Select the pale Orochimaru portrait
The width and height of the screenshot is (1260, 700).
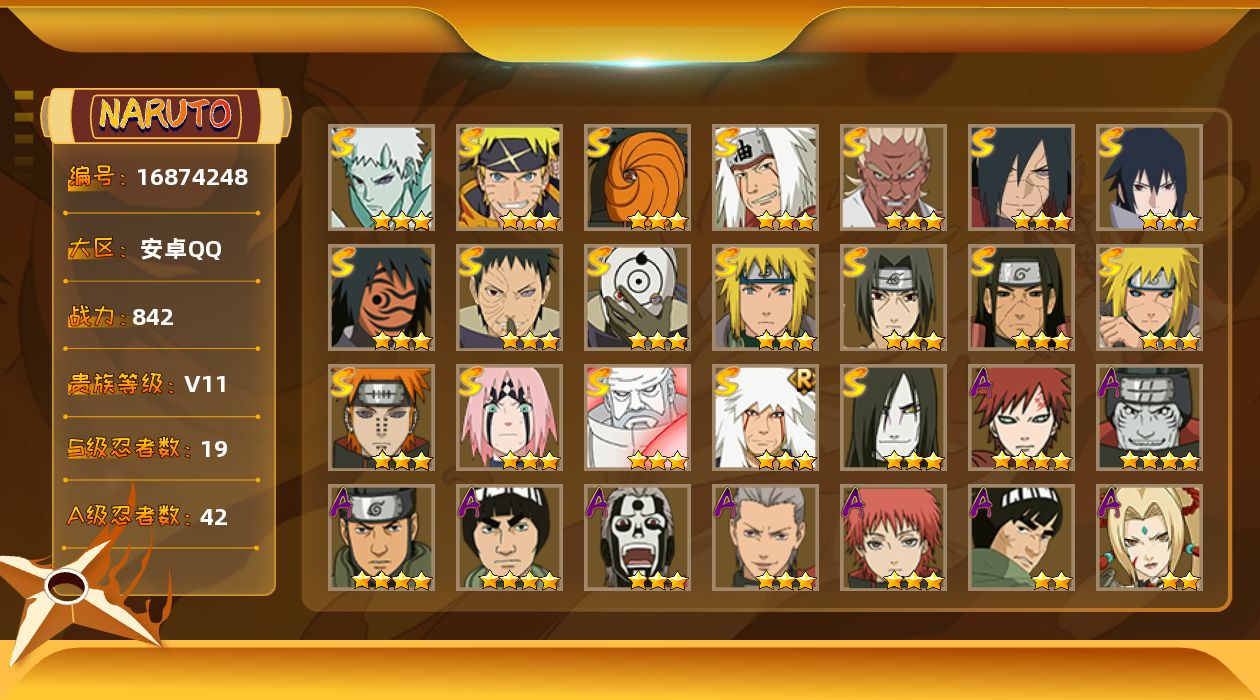click(893, 418)
